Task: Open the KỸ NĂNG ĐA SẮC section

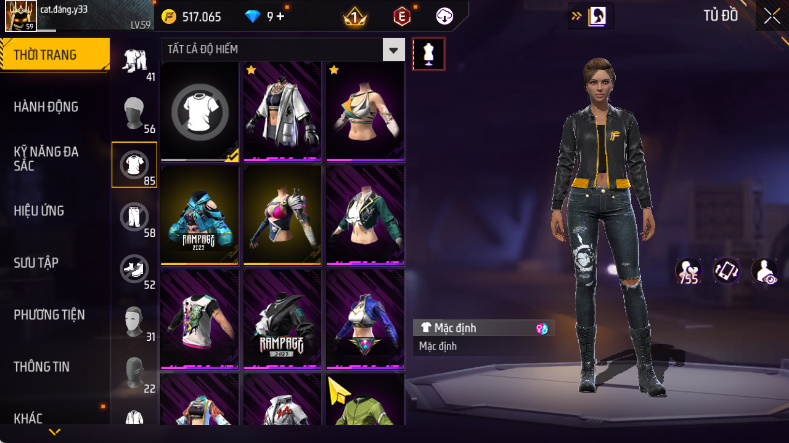Action: pos(46,158)
